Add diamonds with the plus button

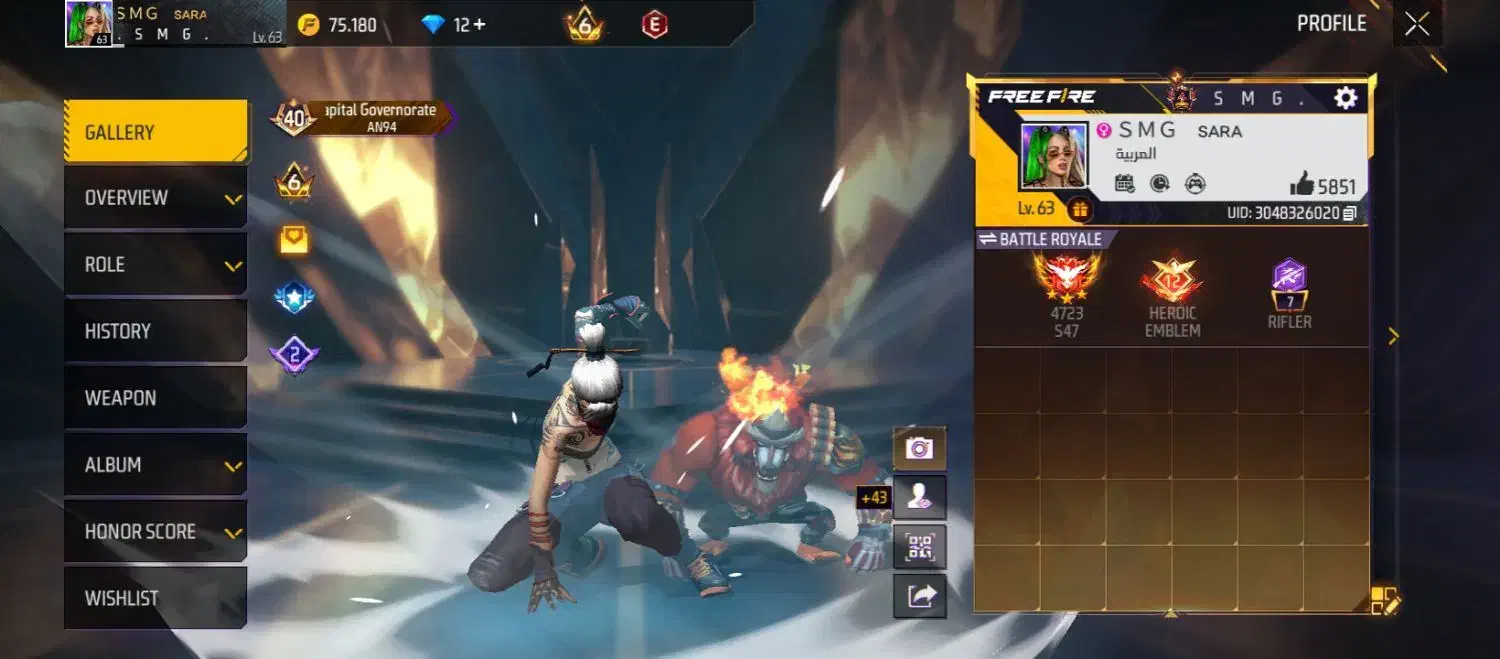[x=480, y=25]
